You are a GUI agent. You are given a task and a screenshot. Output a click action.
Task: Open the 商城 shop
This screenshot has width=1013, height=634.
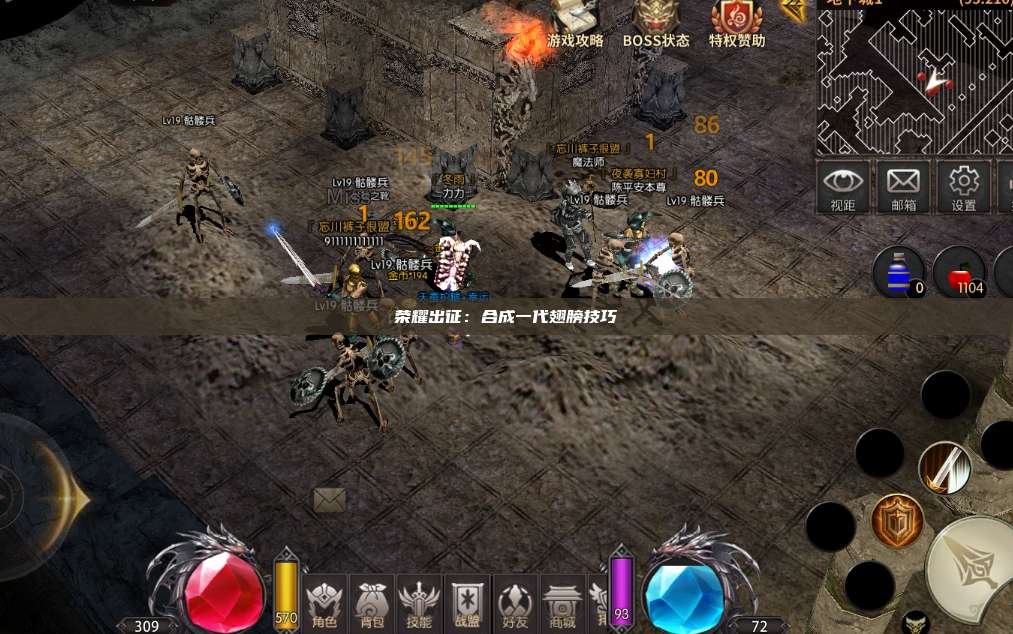coord(562,604)
